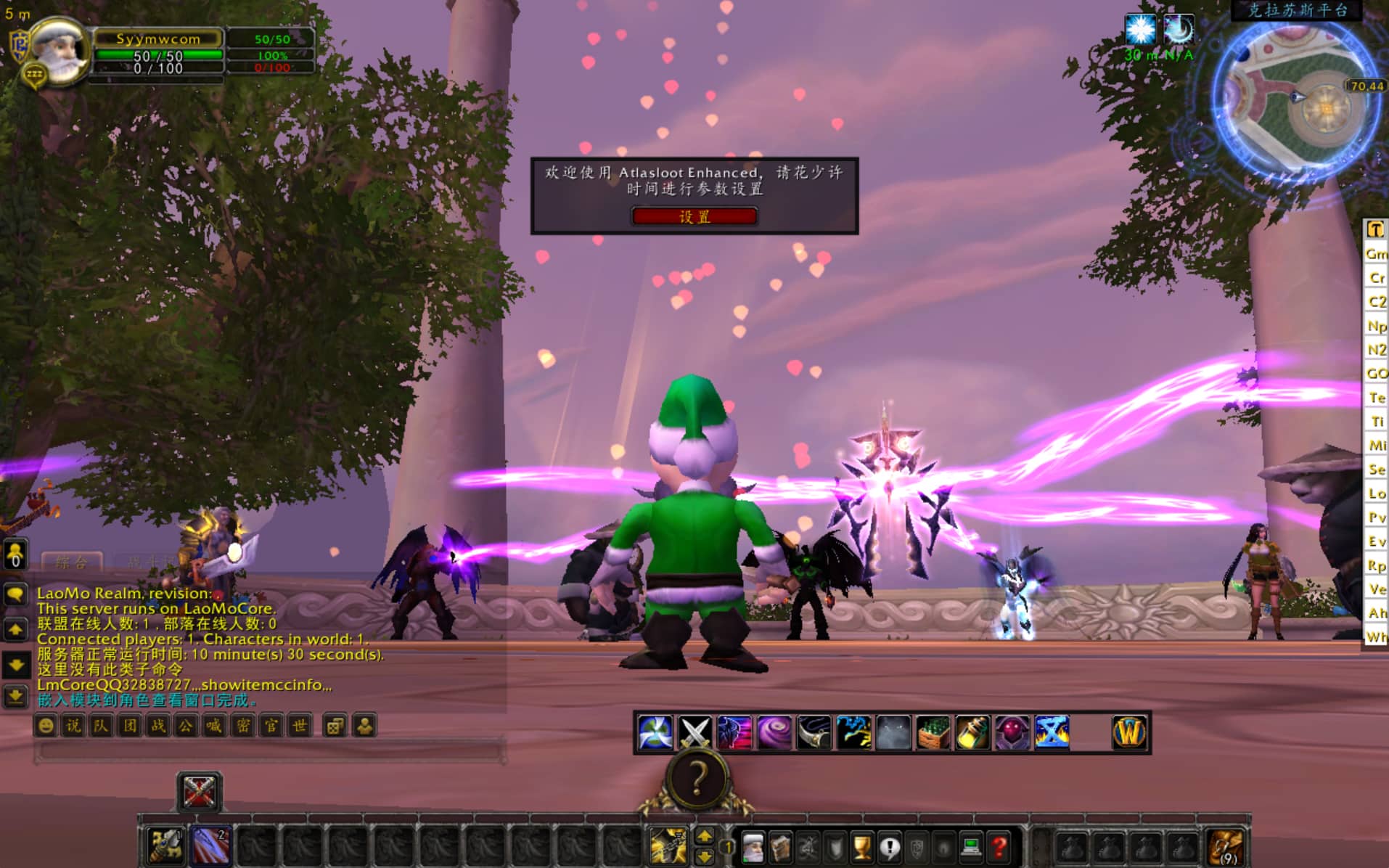The height and width of the screenshot is (868, 1389).
Task: Click the red 设置 button in Atlasloot popup
Action: pyautogui.click(x=694, y=216)
